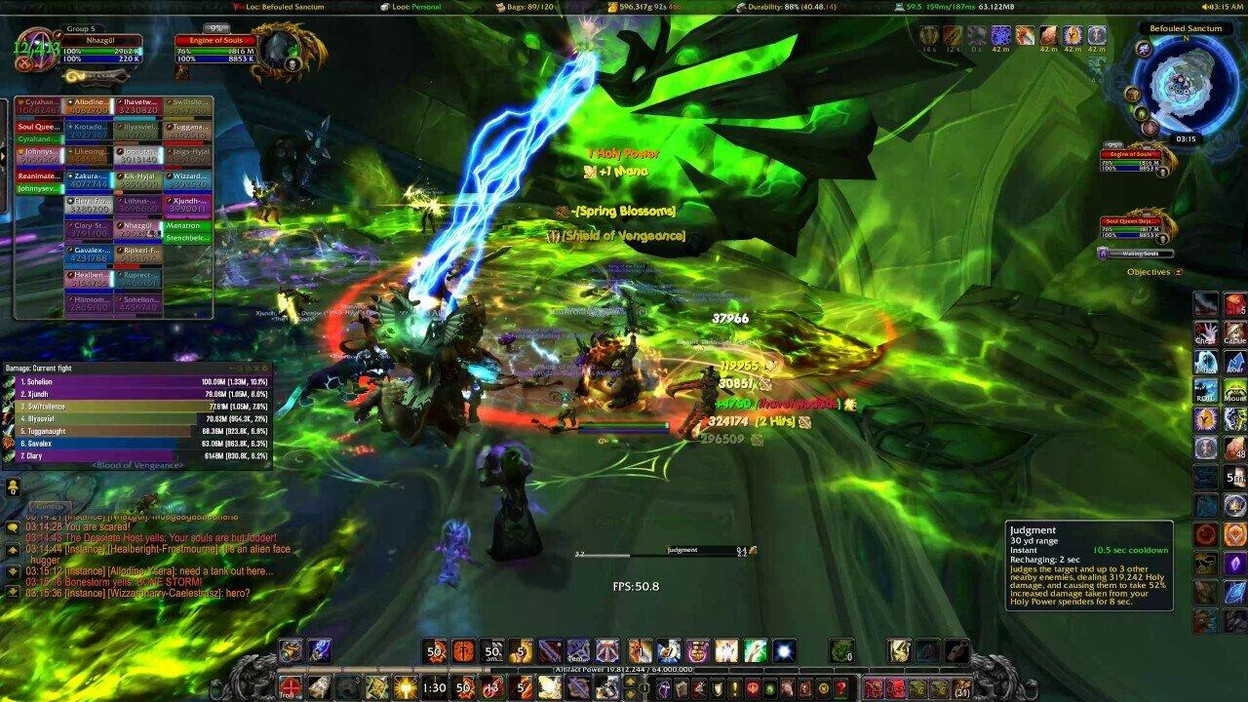The image size is (1248, 702).
Task: Select Healberi raid frame cell
Action: pos(89,279)
